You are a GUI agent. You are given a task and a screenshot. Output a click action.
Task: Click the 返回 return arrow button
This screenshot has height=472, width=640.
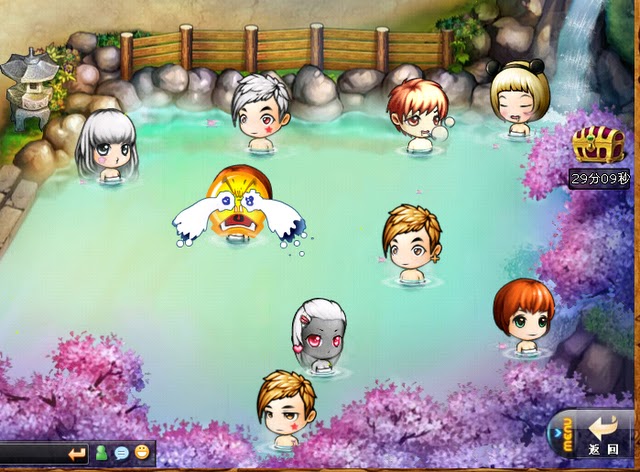pos(605,431)
